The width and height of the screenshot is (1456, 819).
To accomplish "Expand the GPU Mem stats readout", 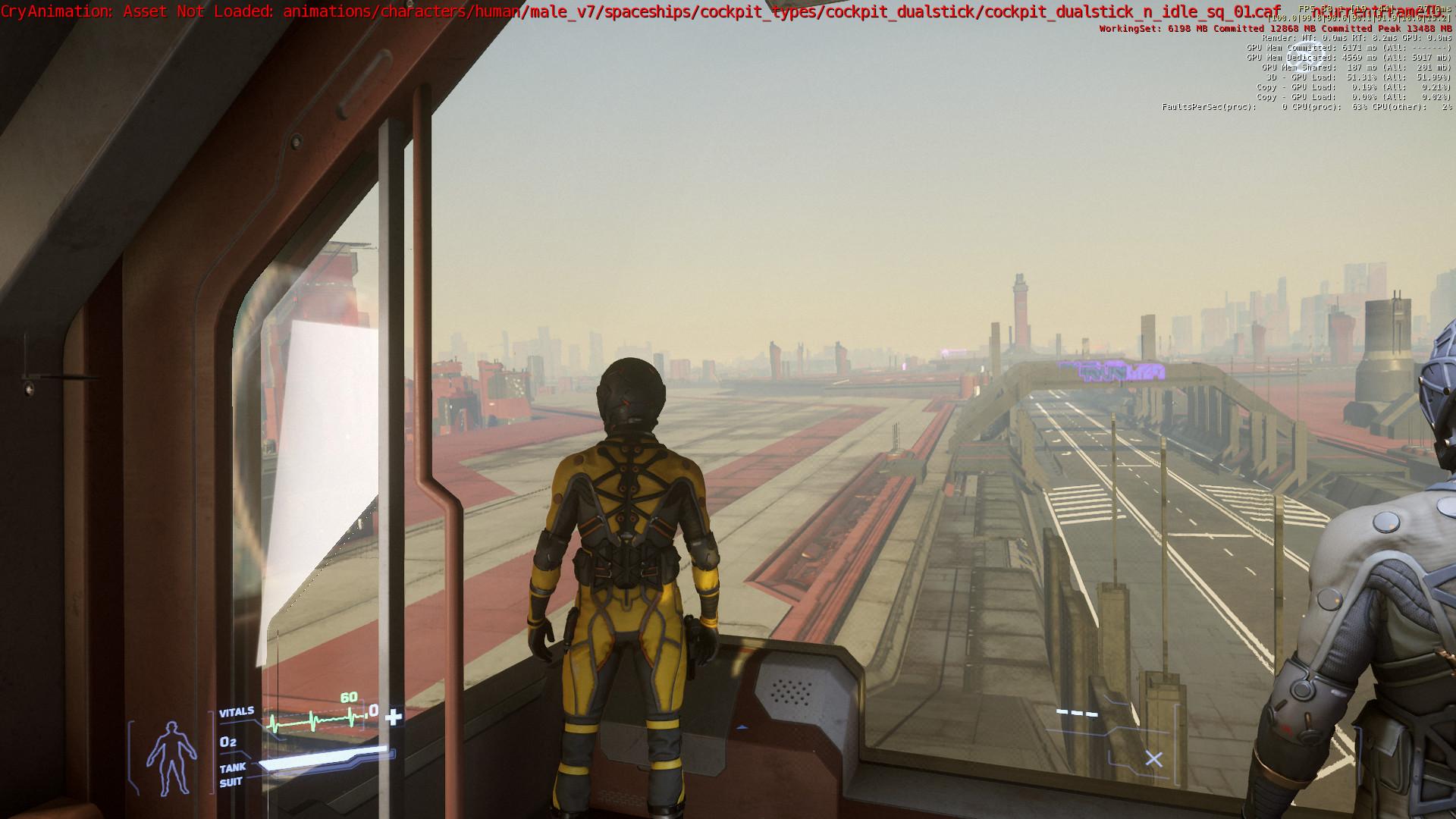I will pos(1335,46).
